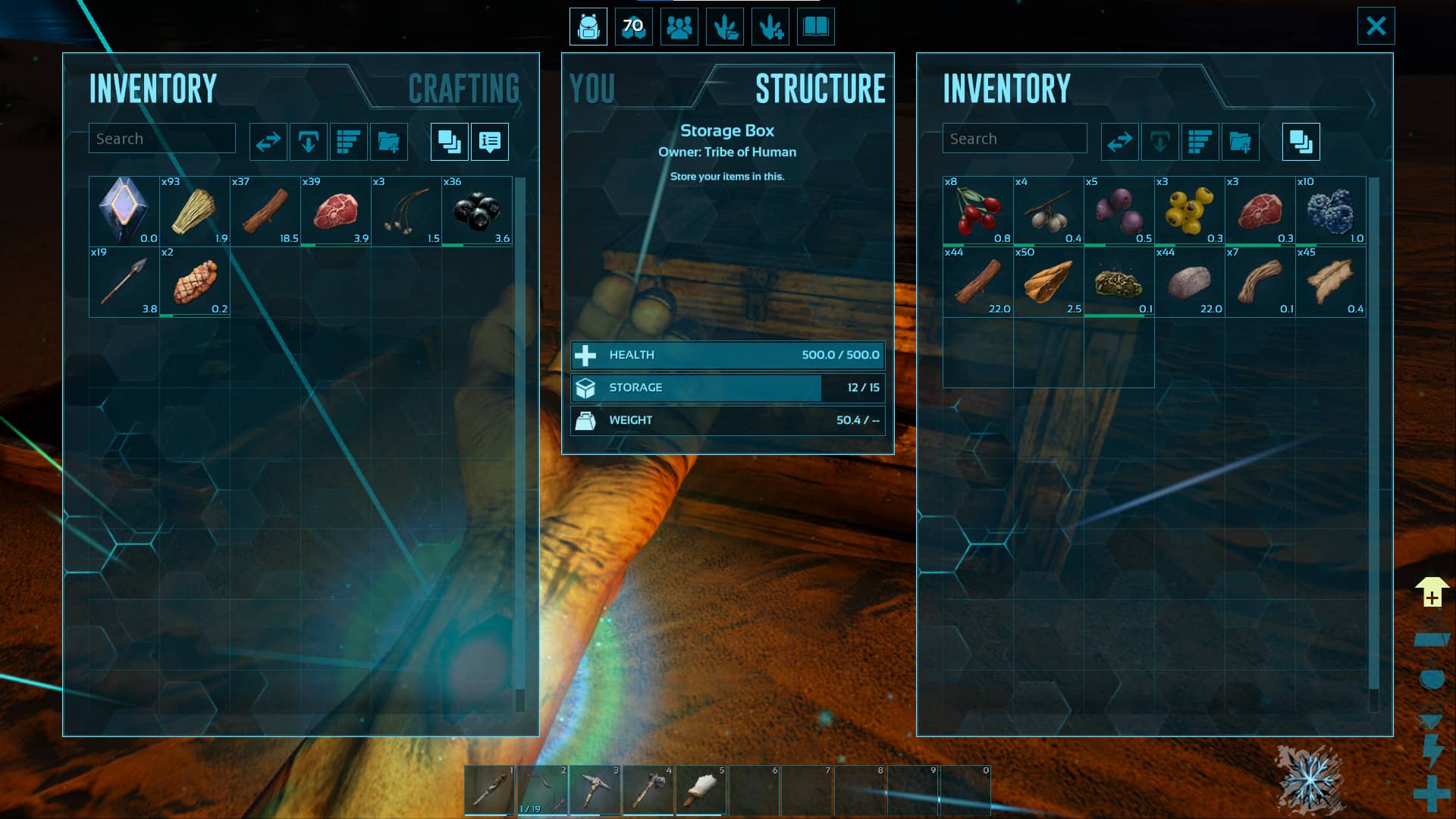Click the player inventory transfer-all arrows button
Viewport: 1456px width, 819px height.
tap(268, 142)
